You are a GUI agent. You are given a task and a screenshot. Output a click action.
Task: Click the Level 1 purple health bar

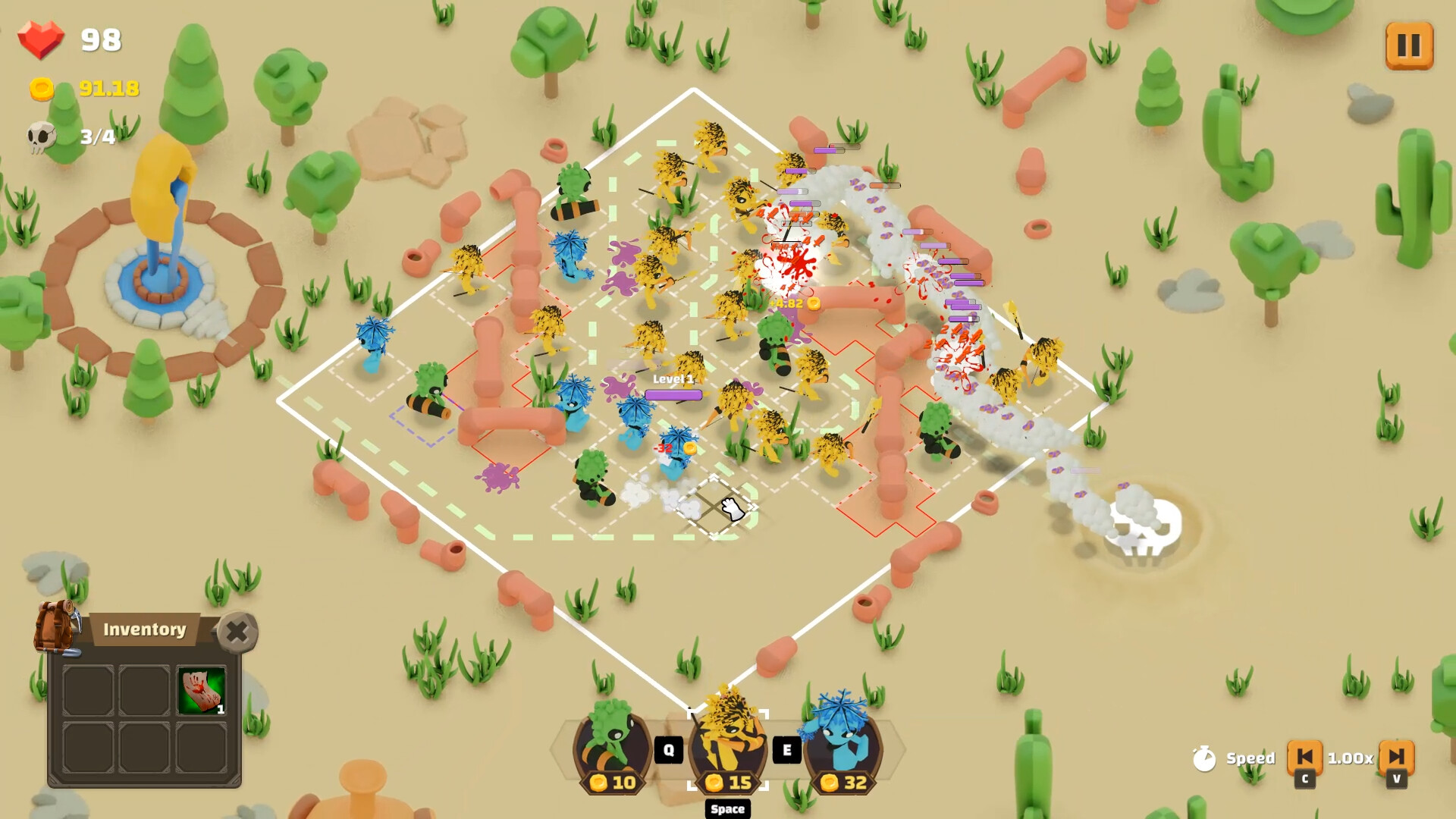click(x=673, y=395)
